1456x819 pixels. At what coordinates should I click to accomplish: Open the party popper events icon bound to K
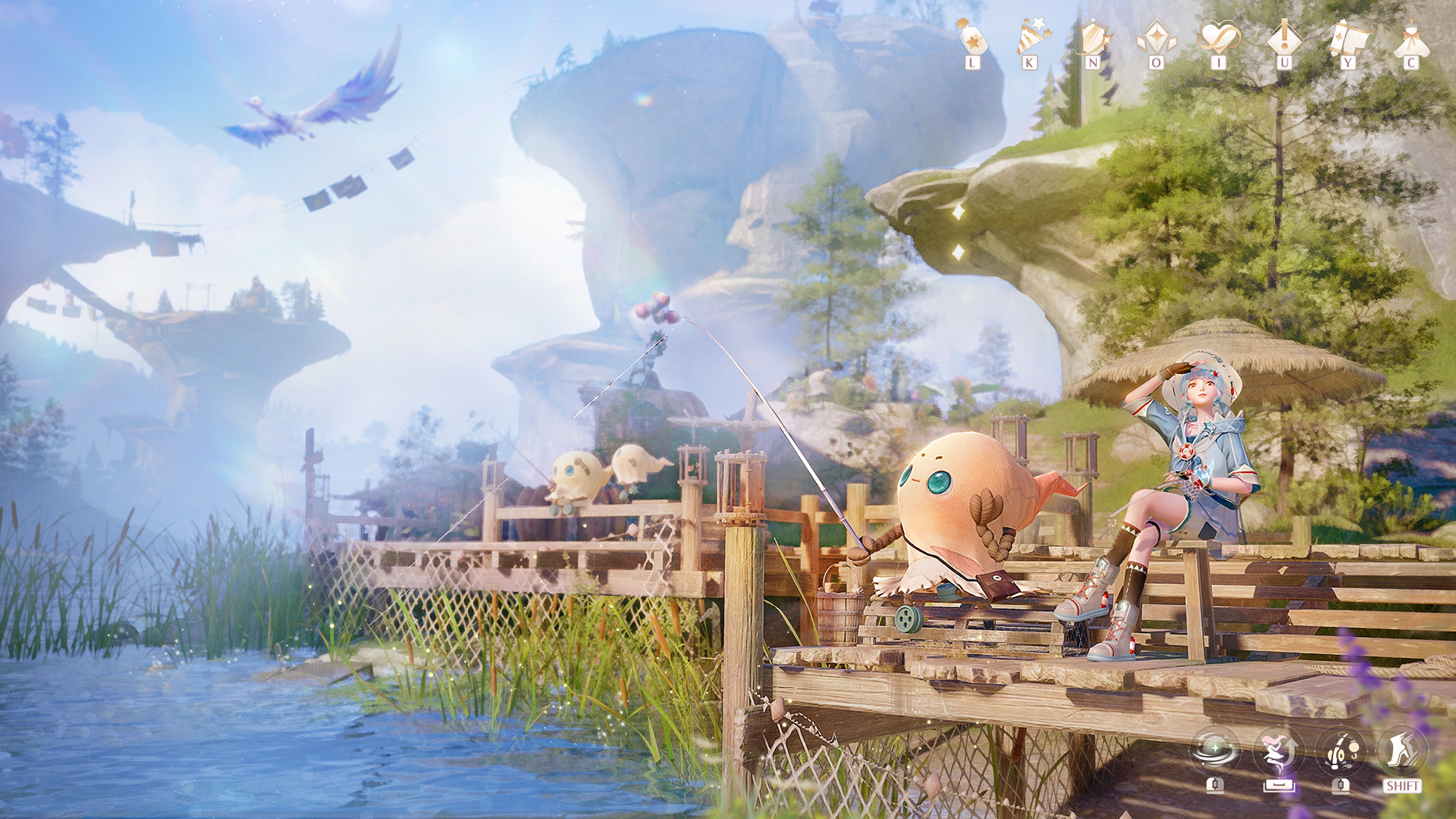pyautogui.click(x=1031, y=36)
